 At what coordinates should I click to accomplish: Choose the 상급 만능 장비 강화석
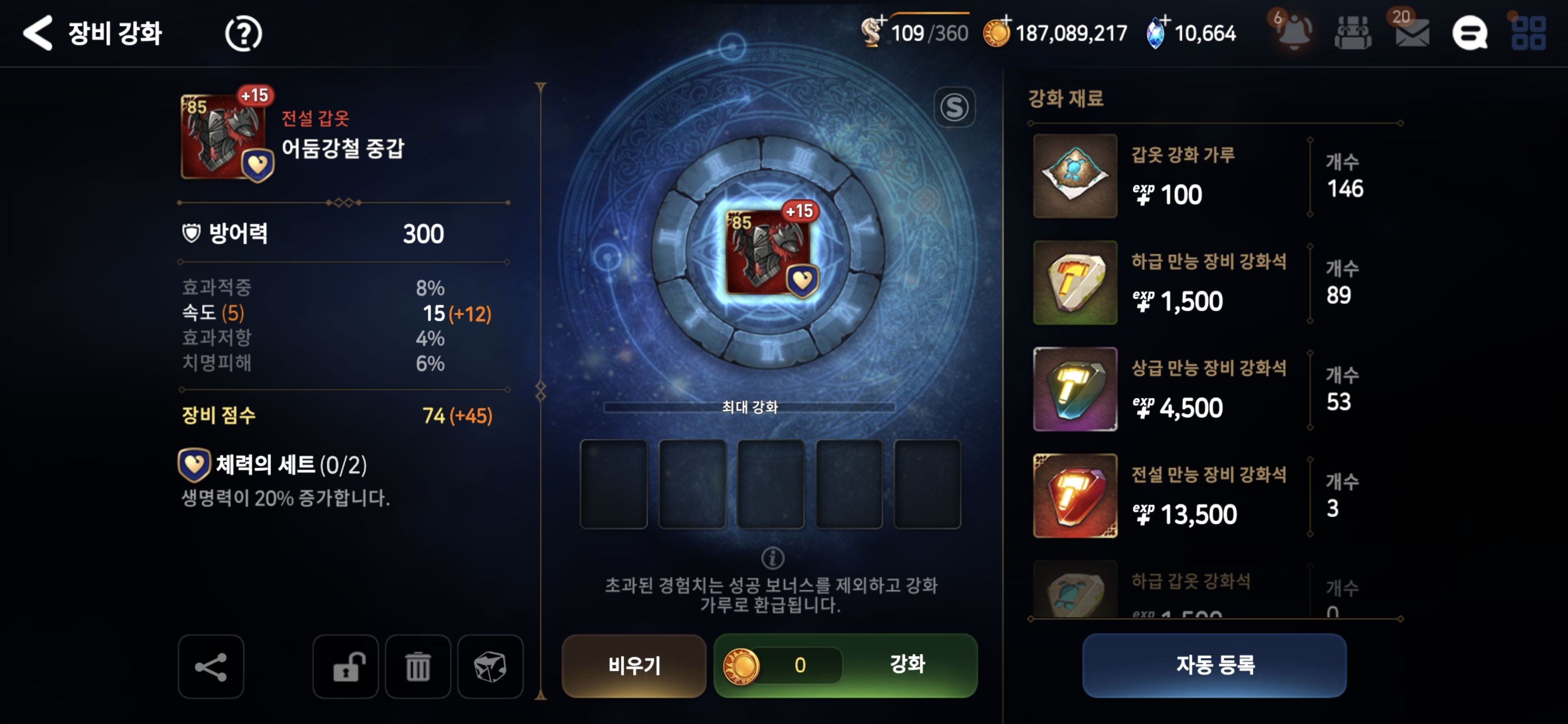coord(1075,389)
